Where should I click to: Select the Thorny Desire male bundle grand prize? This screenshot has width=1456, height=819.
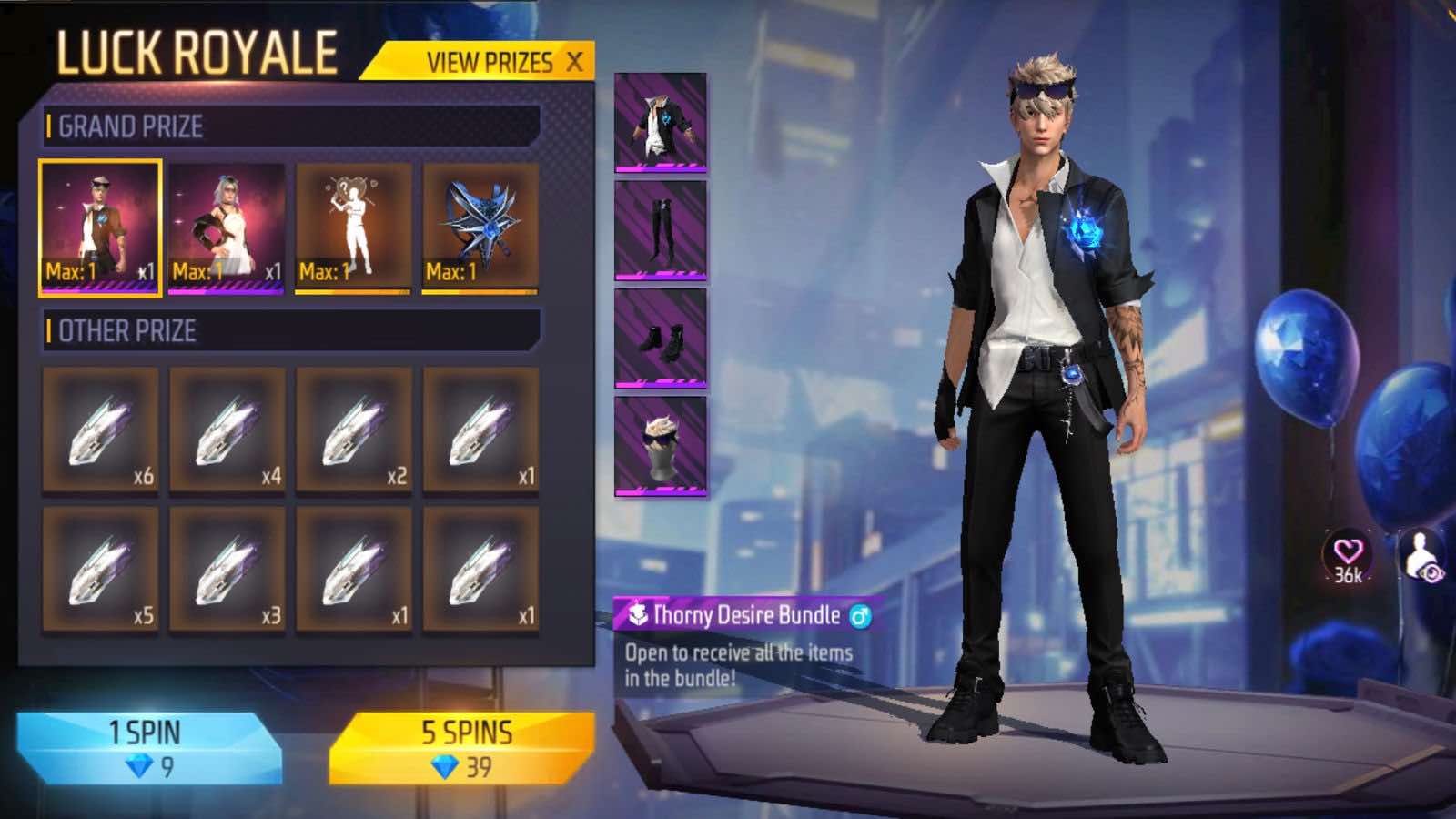[100, 223]
